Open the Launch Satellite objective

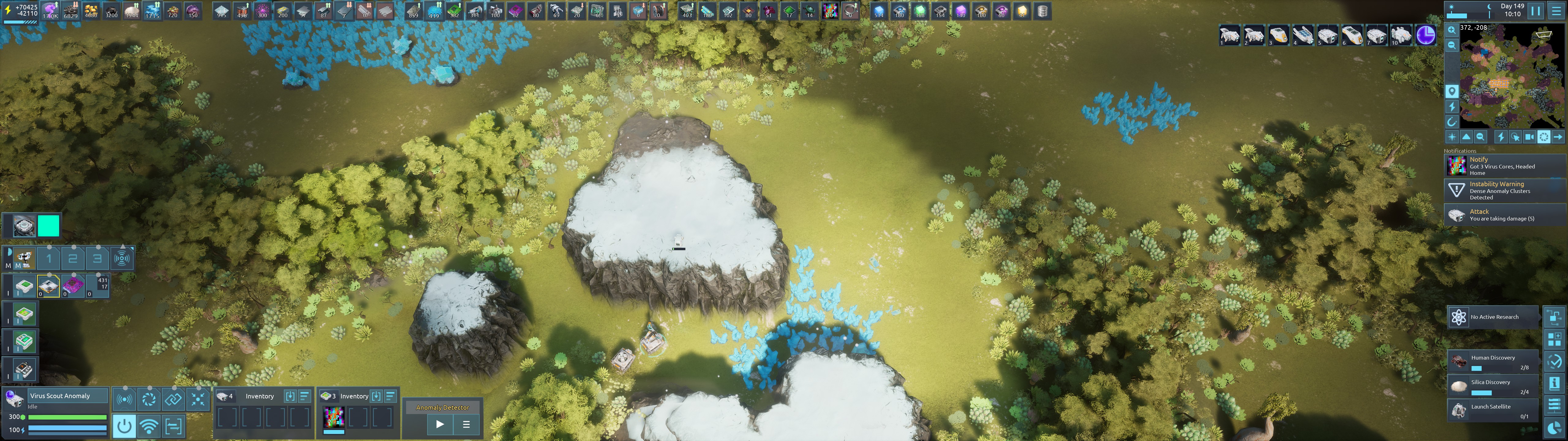[x=1493, y=411]
